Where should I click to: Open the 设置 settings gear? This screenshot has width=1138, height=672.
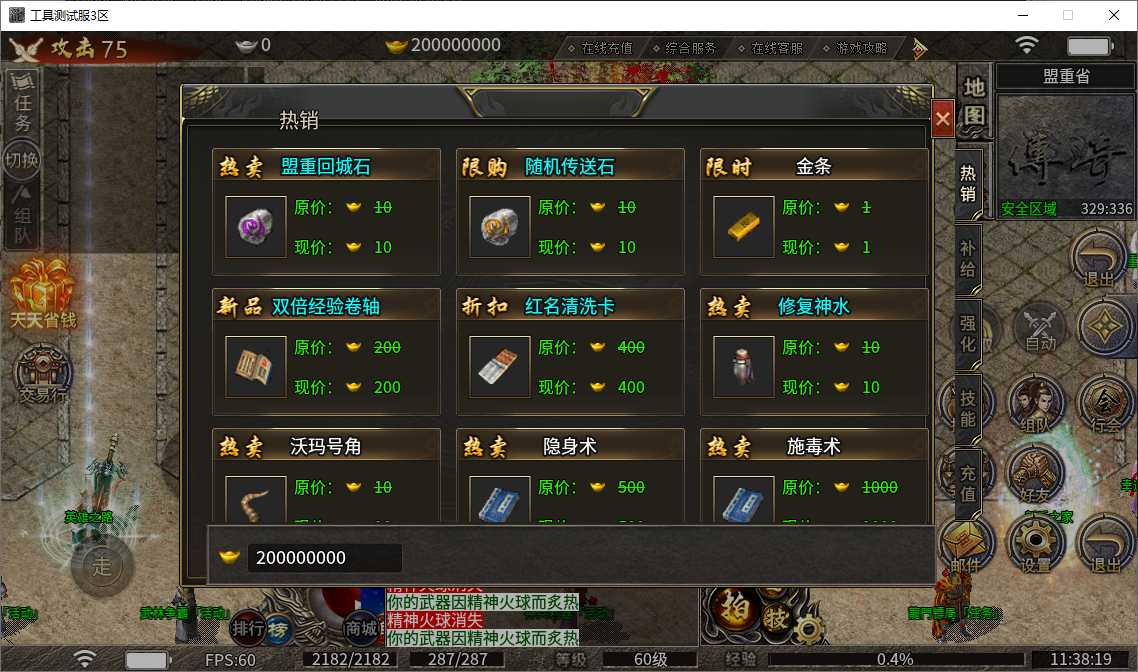click(1035, 545)
